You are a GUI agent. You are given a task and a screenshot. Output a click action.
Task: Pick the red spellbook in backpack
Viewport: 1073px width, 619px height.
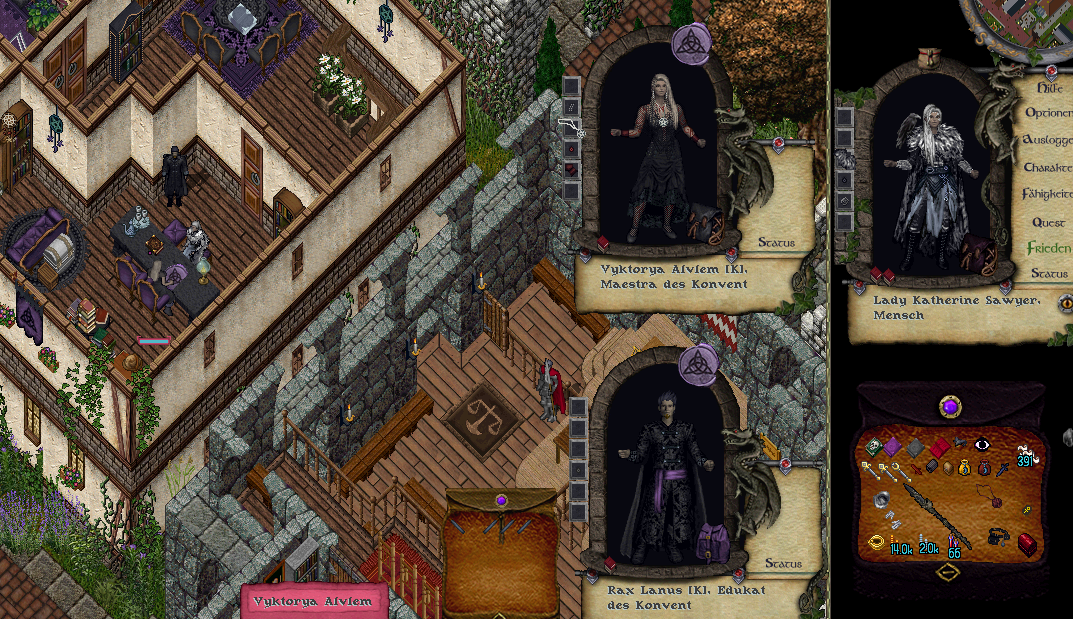[938, 447]
